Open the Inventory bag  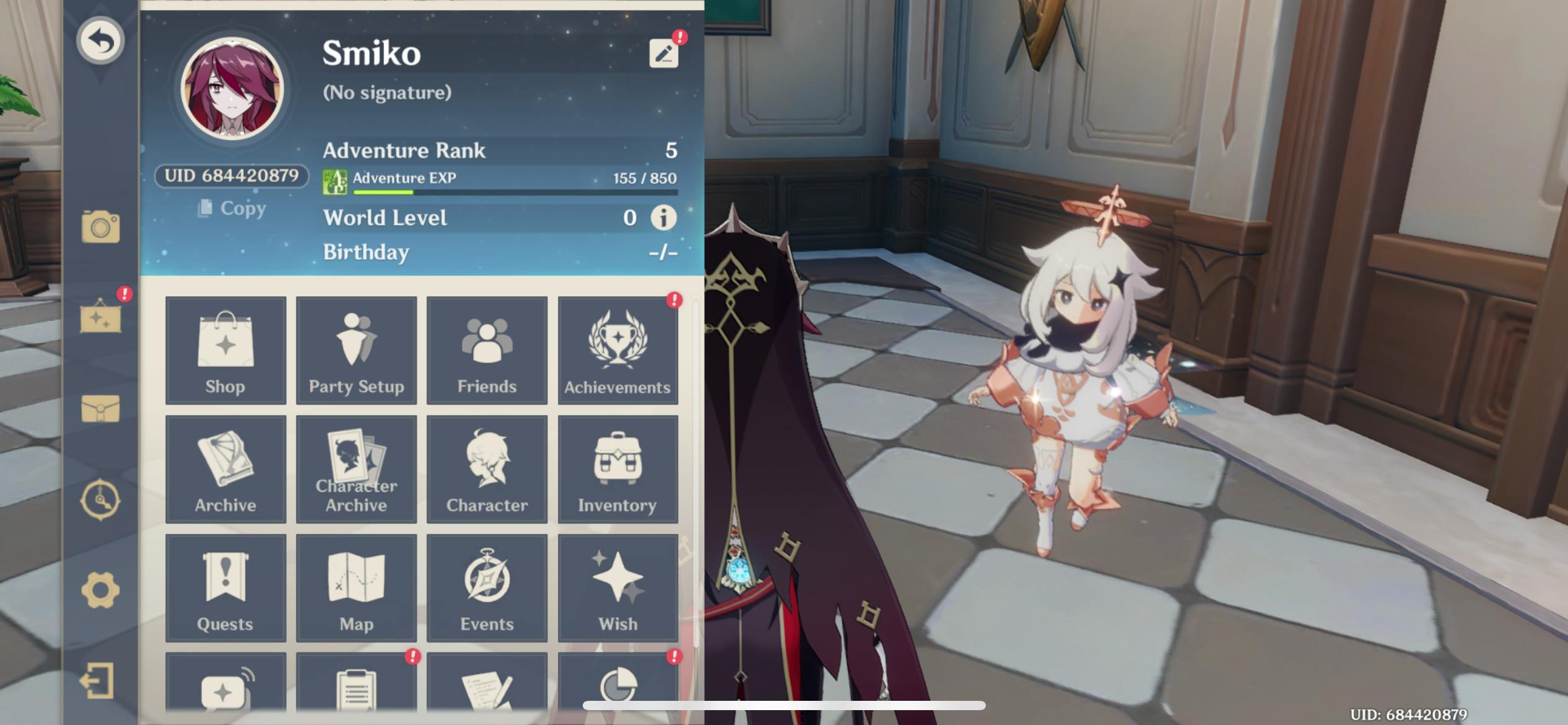(617, 470)
